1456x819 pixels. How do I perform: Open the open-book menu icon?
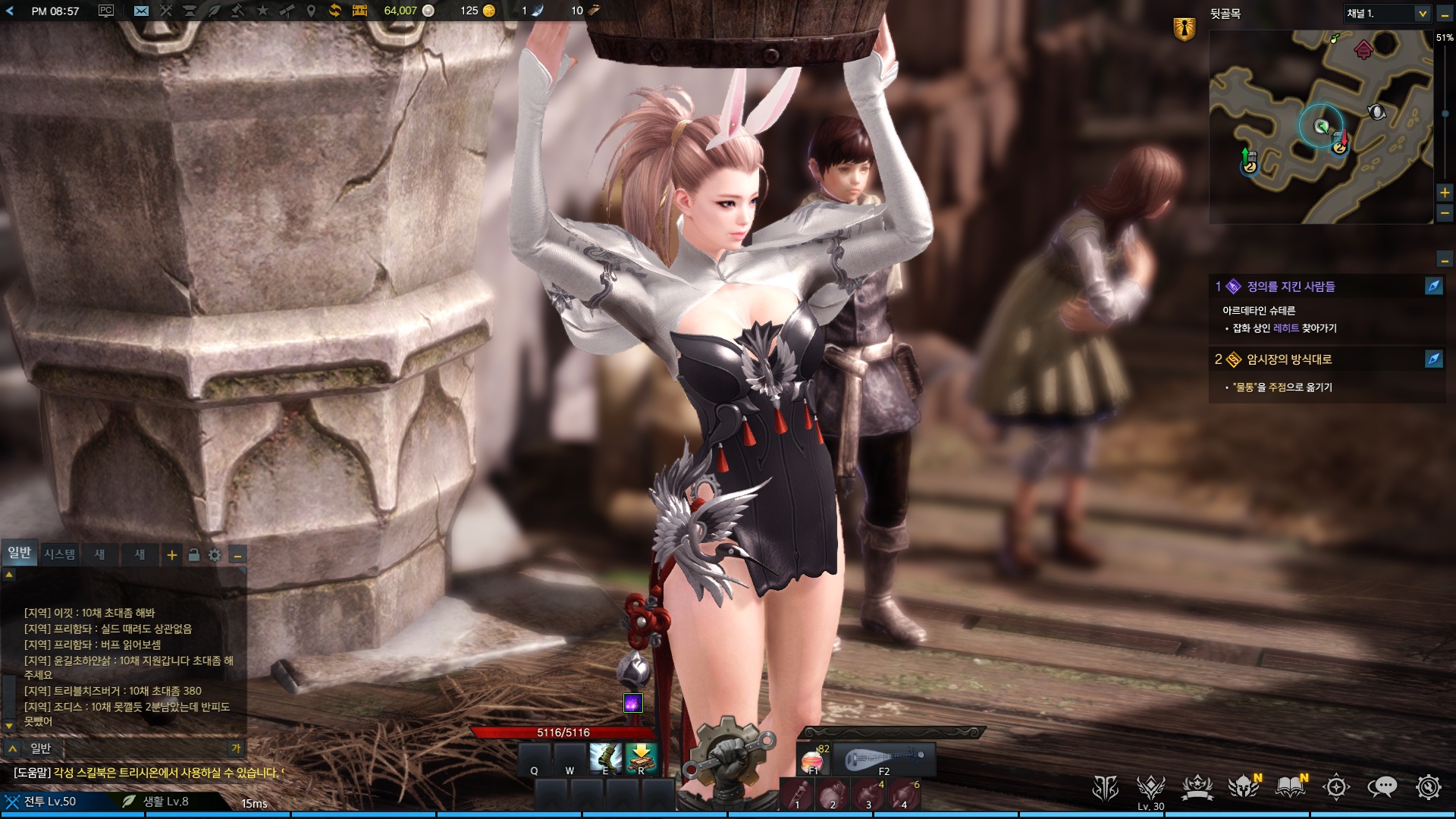[x=1290, y=787]
